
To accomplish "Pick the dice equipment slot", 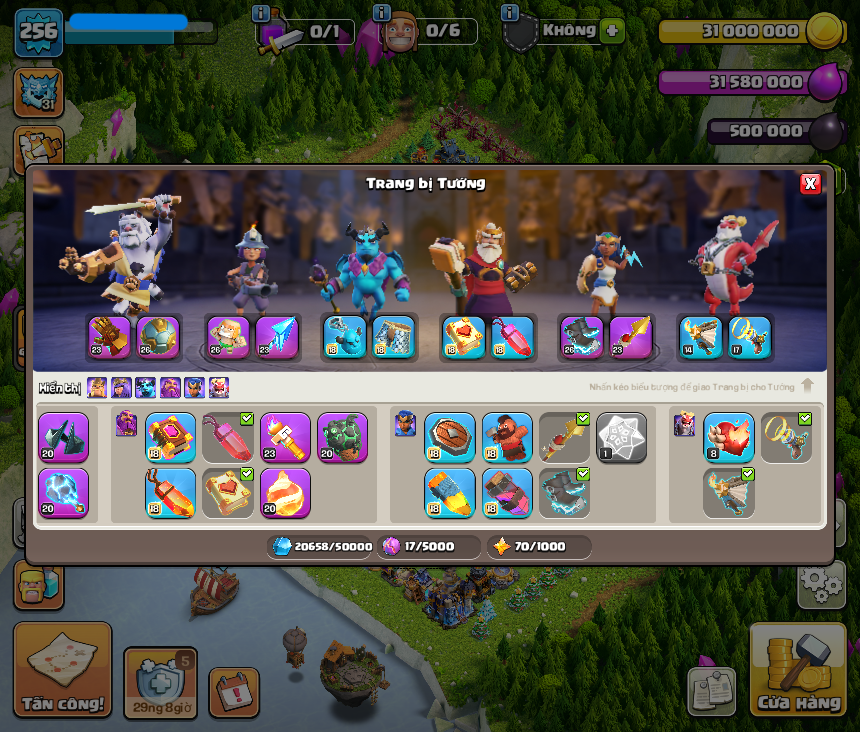I will click(621, 438).
